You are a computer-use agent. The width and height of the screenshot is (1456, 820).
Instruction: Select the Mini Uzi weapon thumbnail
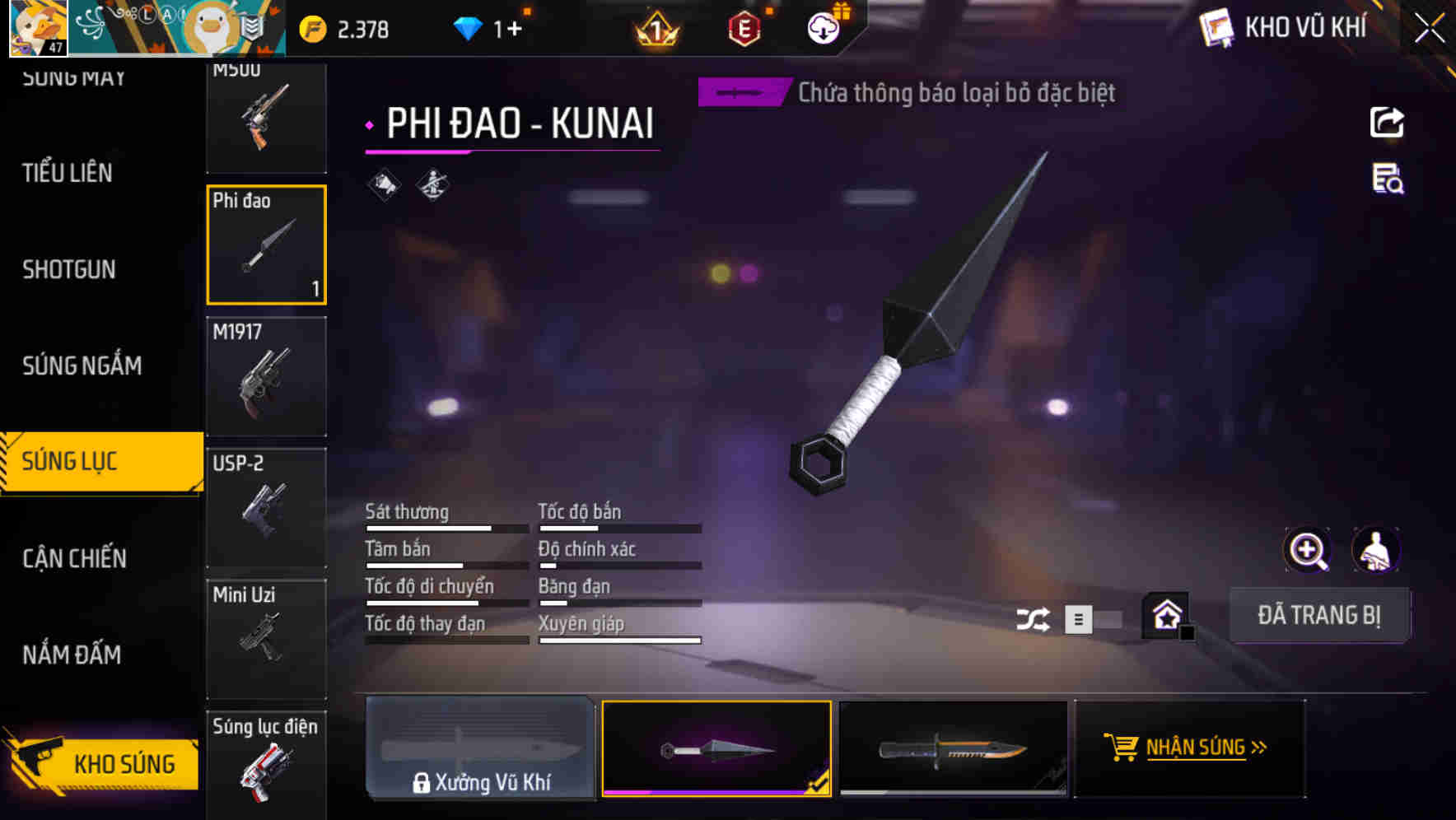pos(267,638)
